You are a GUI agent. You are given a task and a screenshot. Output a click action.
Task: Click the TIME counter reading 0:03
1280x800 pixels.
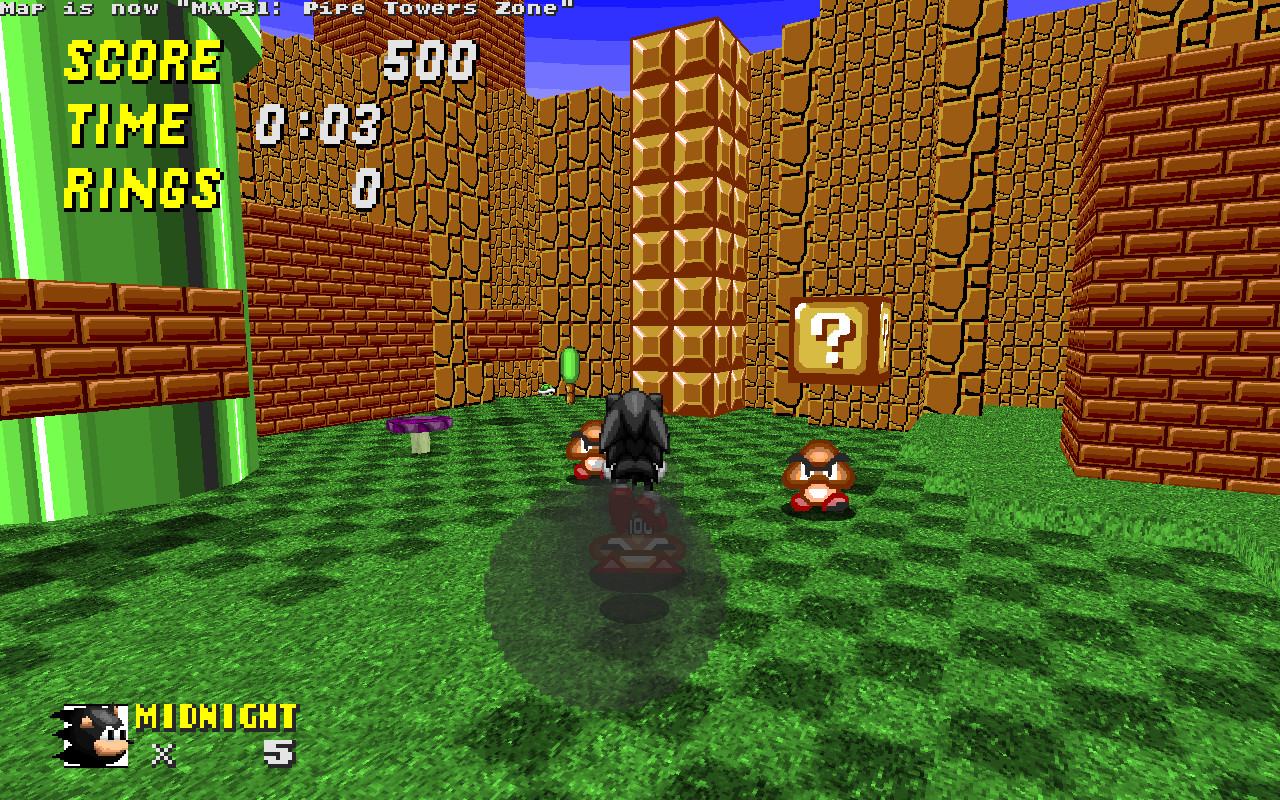(x=320, y=122)
